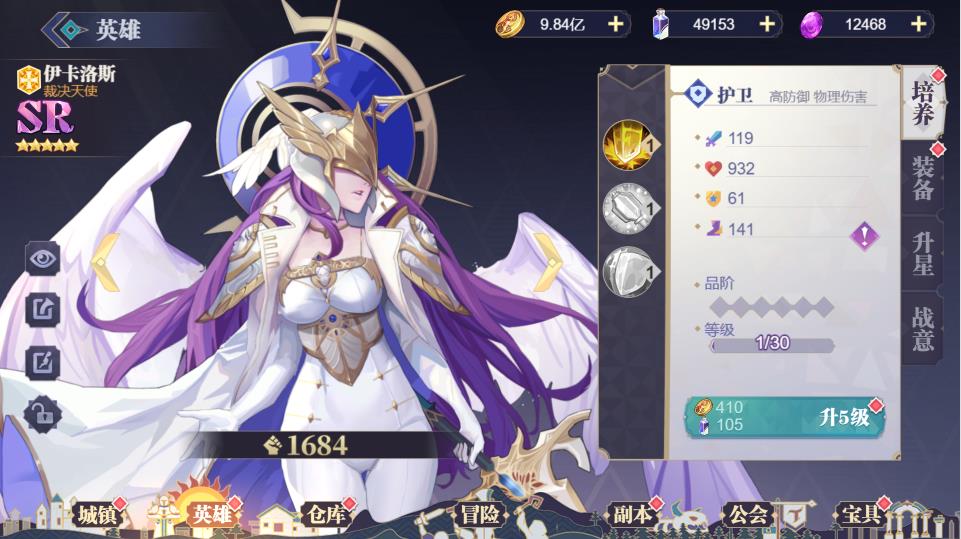Open the purple exclamation stat details

[x=864, y=236]
